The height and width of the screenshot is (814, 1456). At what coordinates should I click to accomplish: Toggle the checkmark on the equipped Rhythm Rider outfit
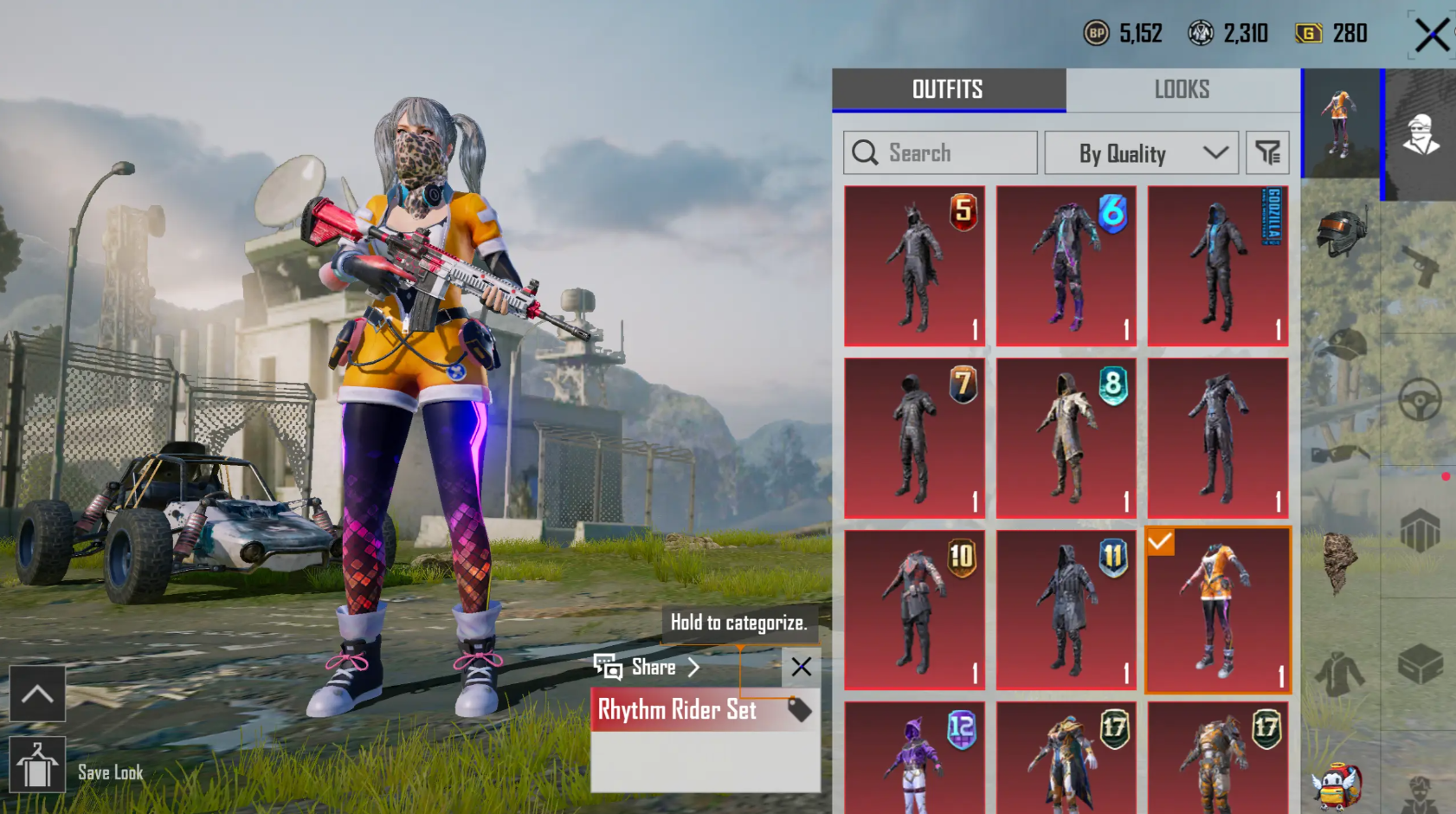point(1161,541)
